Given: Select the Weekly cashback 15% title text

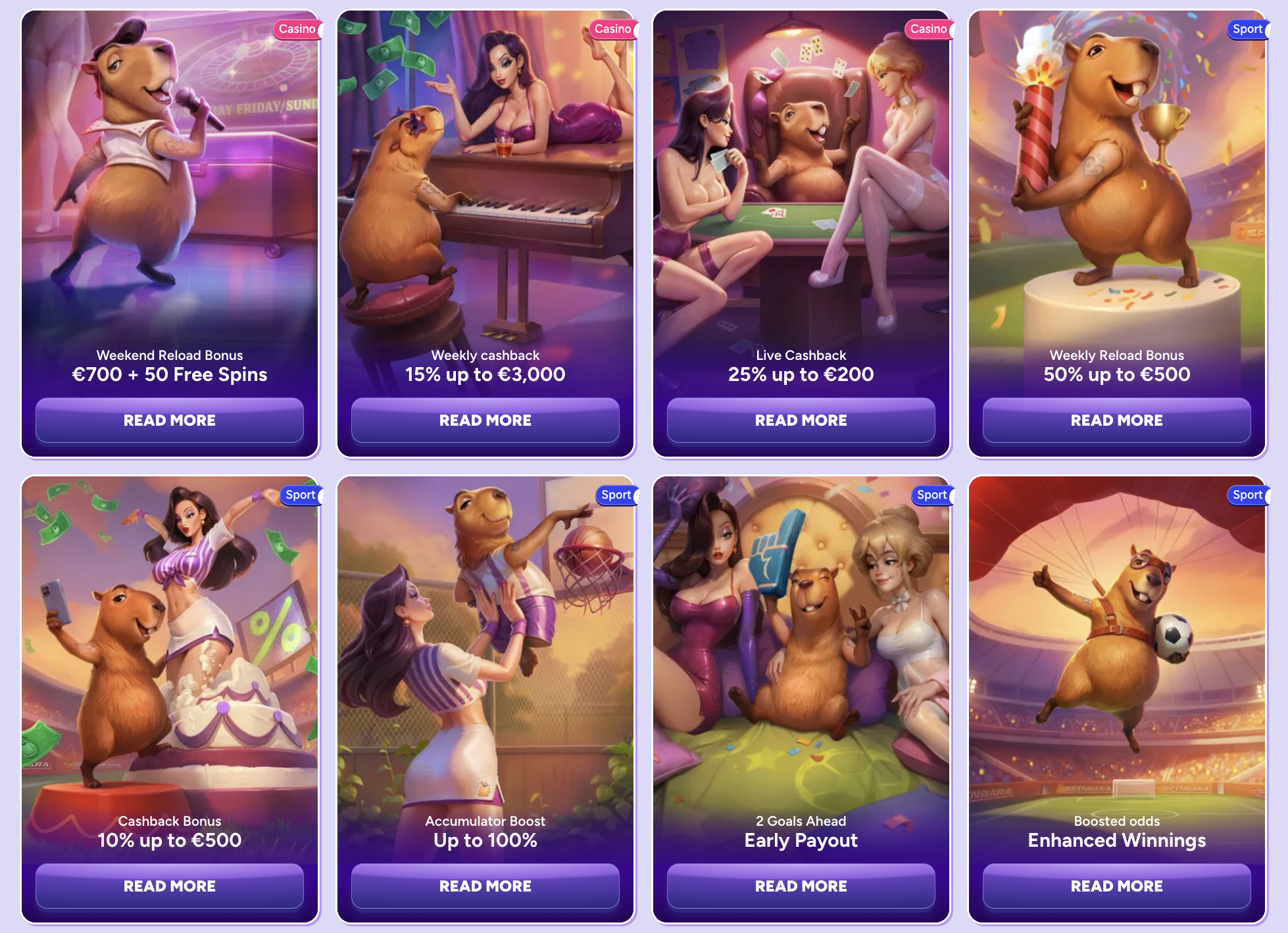Looking at the screenshot, I should [x=485, y=374].
